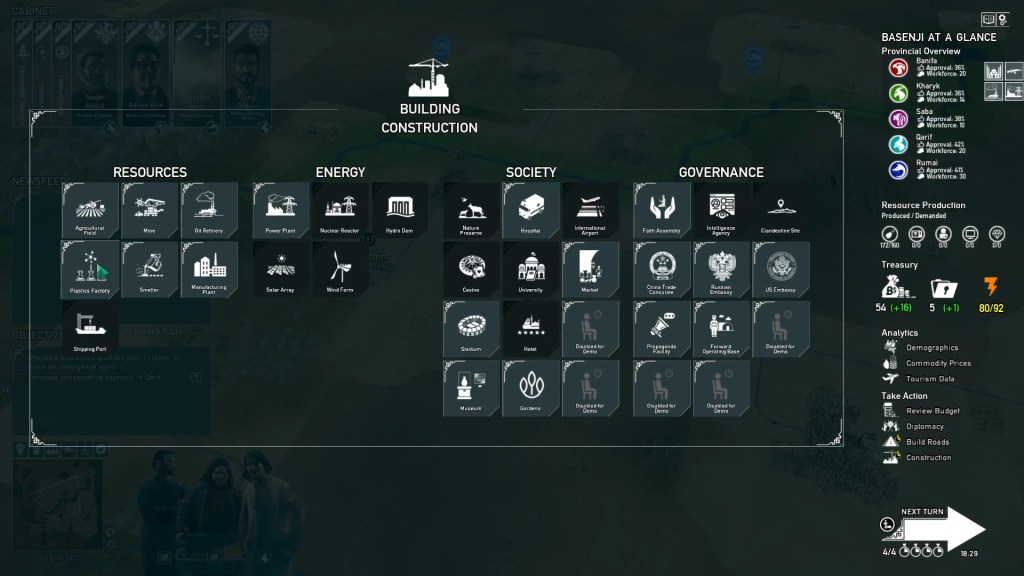Choose the Propaganda Facility tile

pyautogui.click(x=662, y=328)
